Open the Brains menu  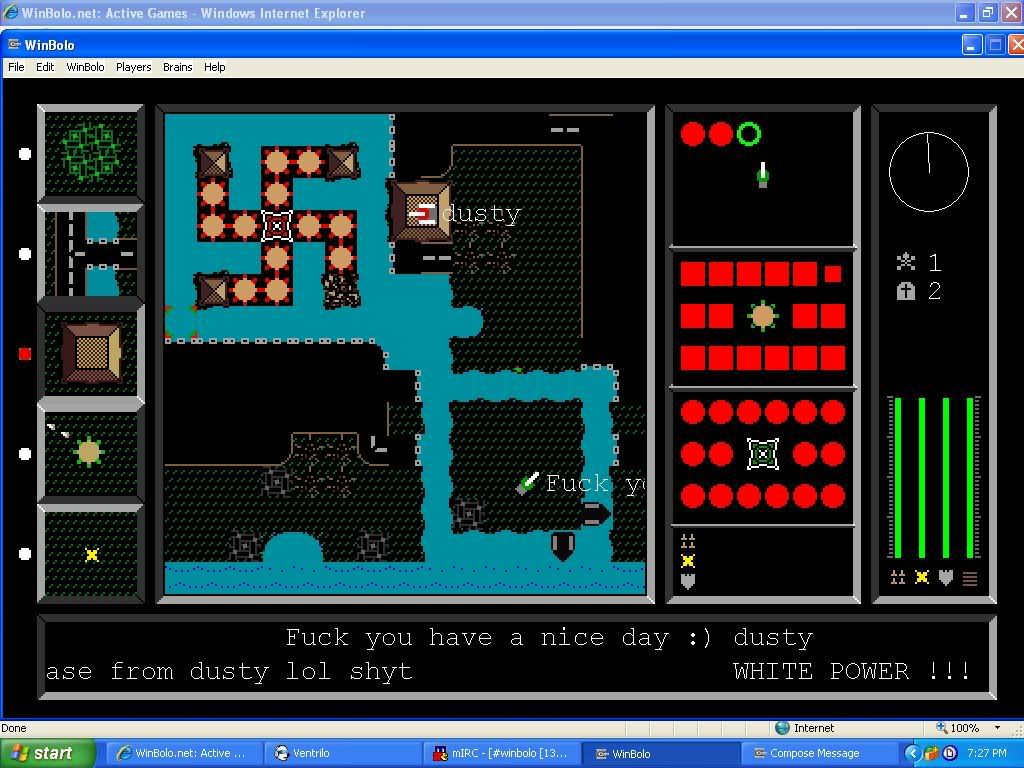point(177,67)
